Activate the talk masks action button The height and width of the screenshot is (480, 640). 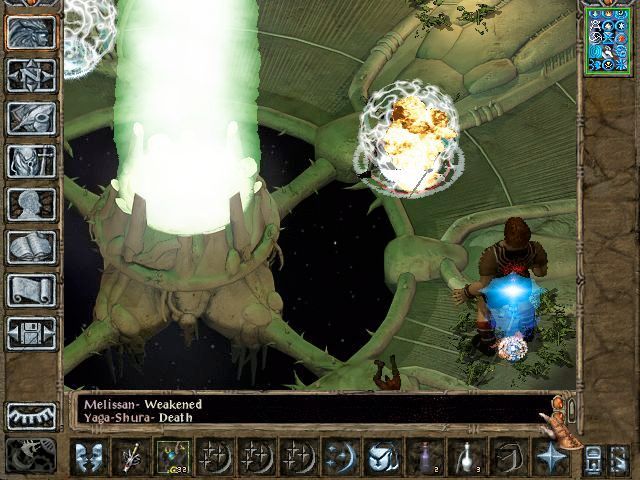pos(88,457)
